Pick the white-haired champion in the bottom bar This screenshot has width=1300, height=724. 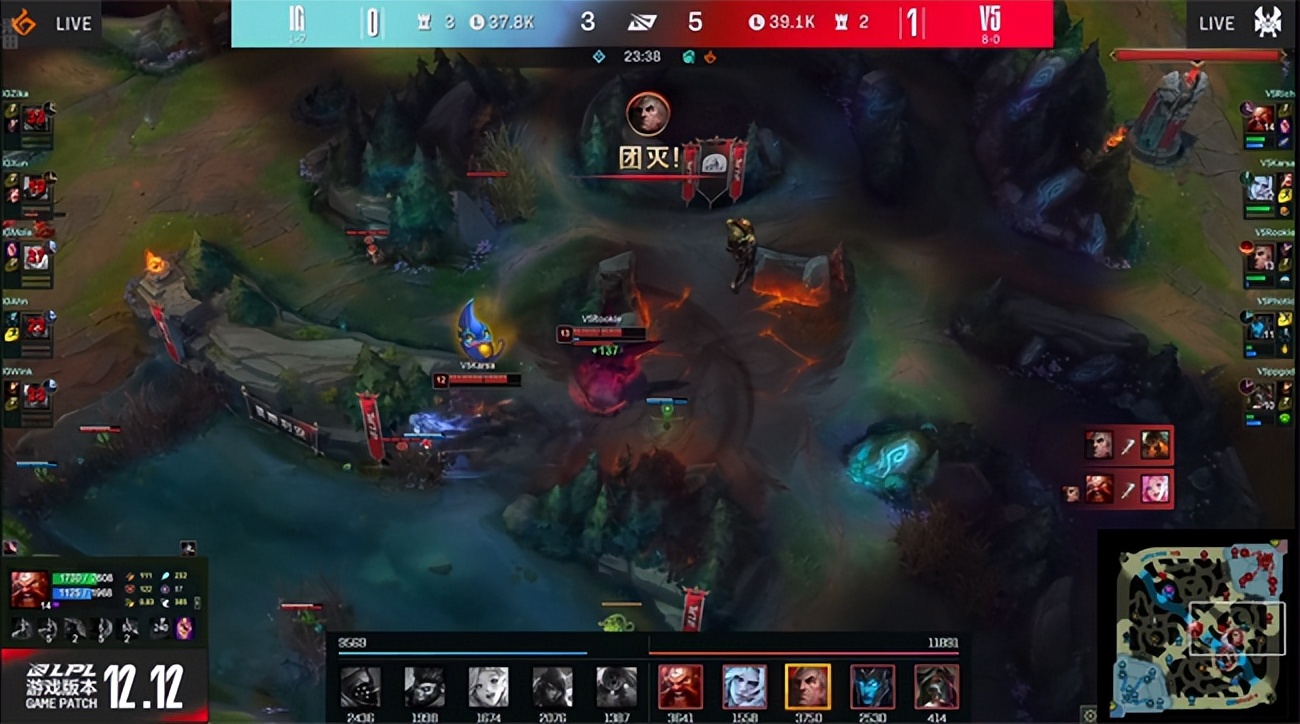744,687
